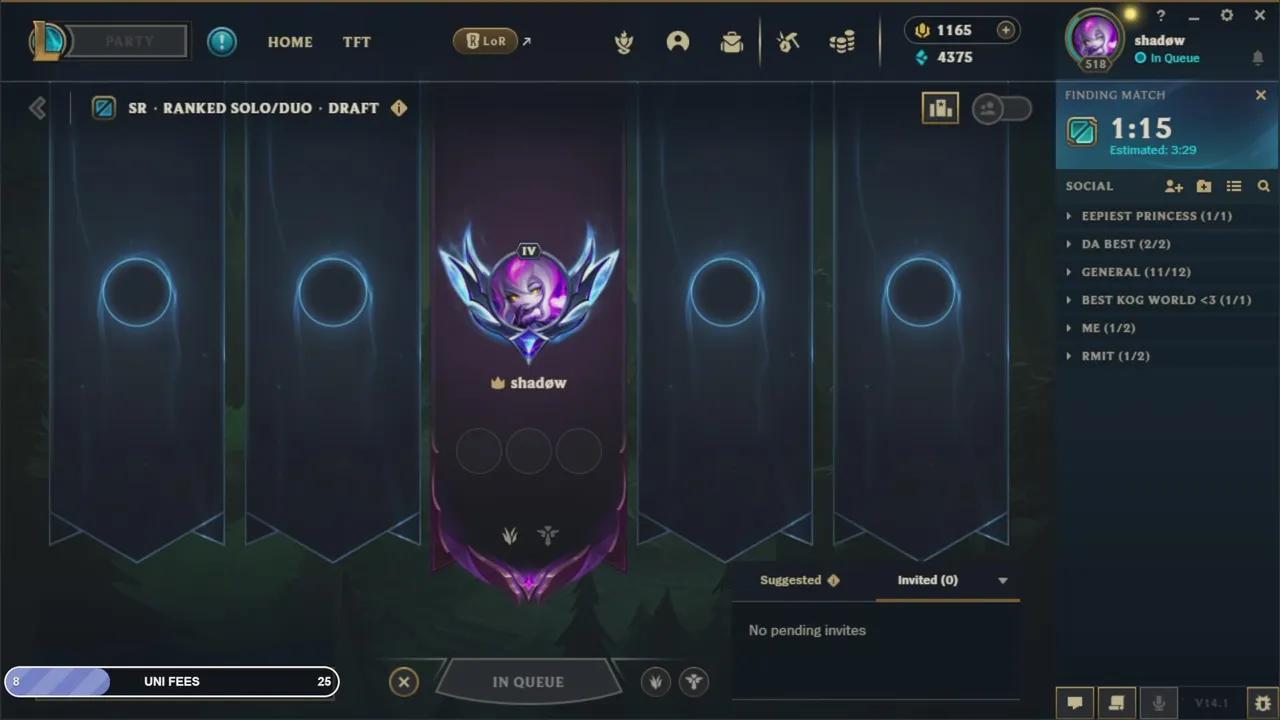Open the Hextech Crafting page
Screen dimensions: 1280x720
(787, 41)
